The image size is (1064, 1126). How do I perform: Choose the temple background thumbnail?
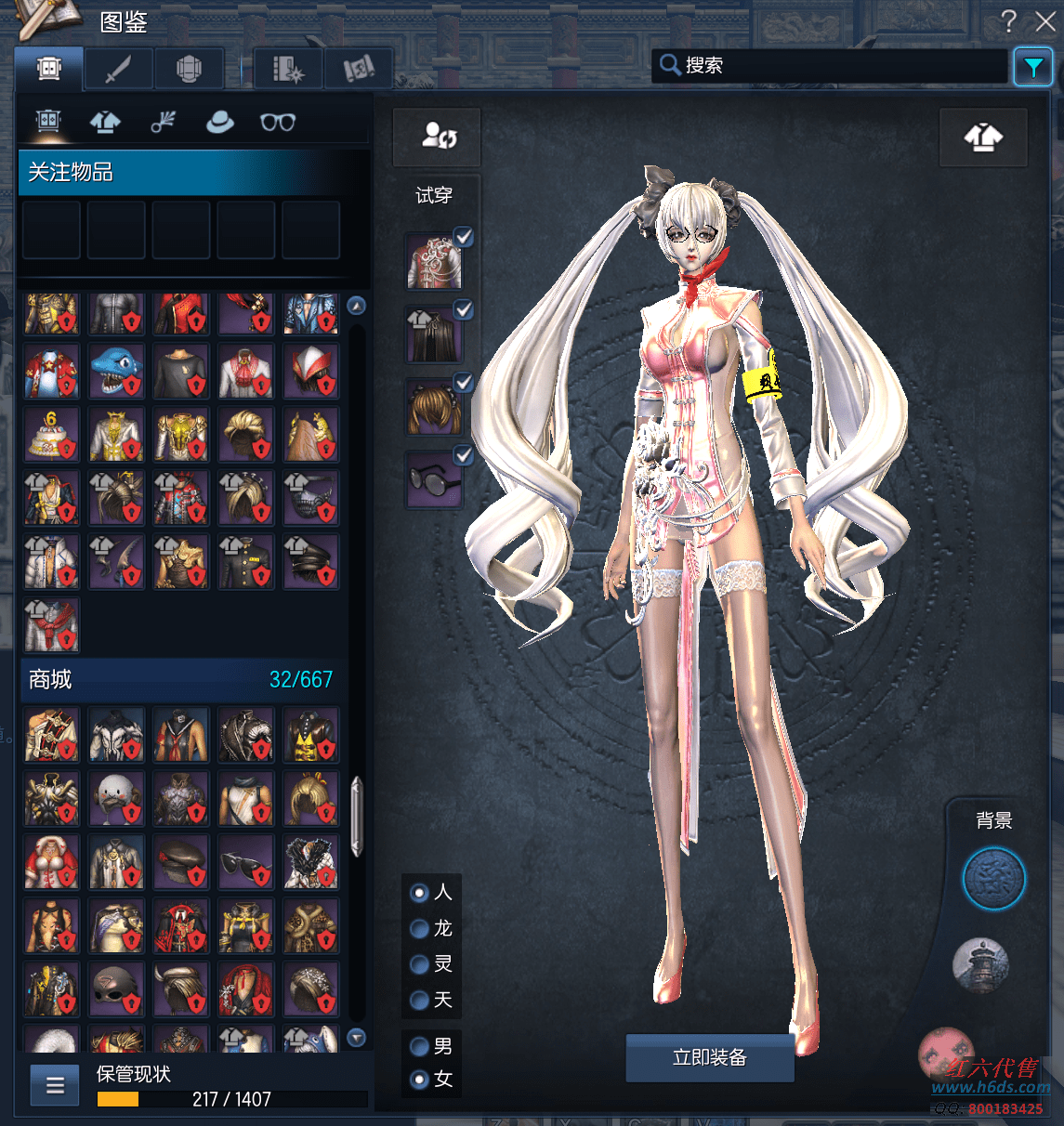(x=980, y=963)
